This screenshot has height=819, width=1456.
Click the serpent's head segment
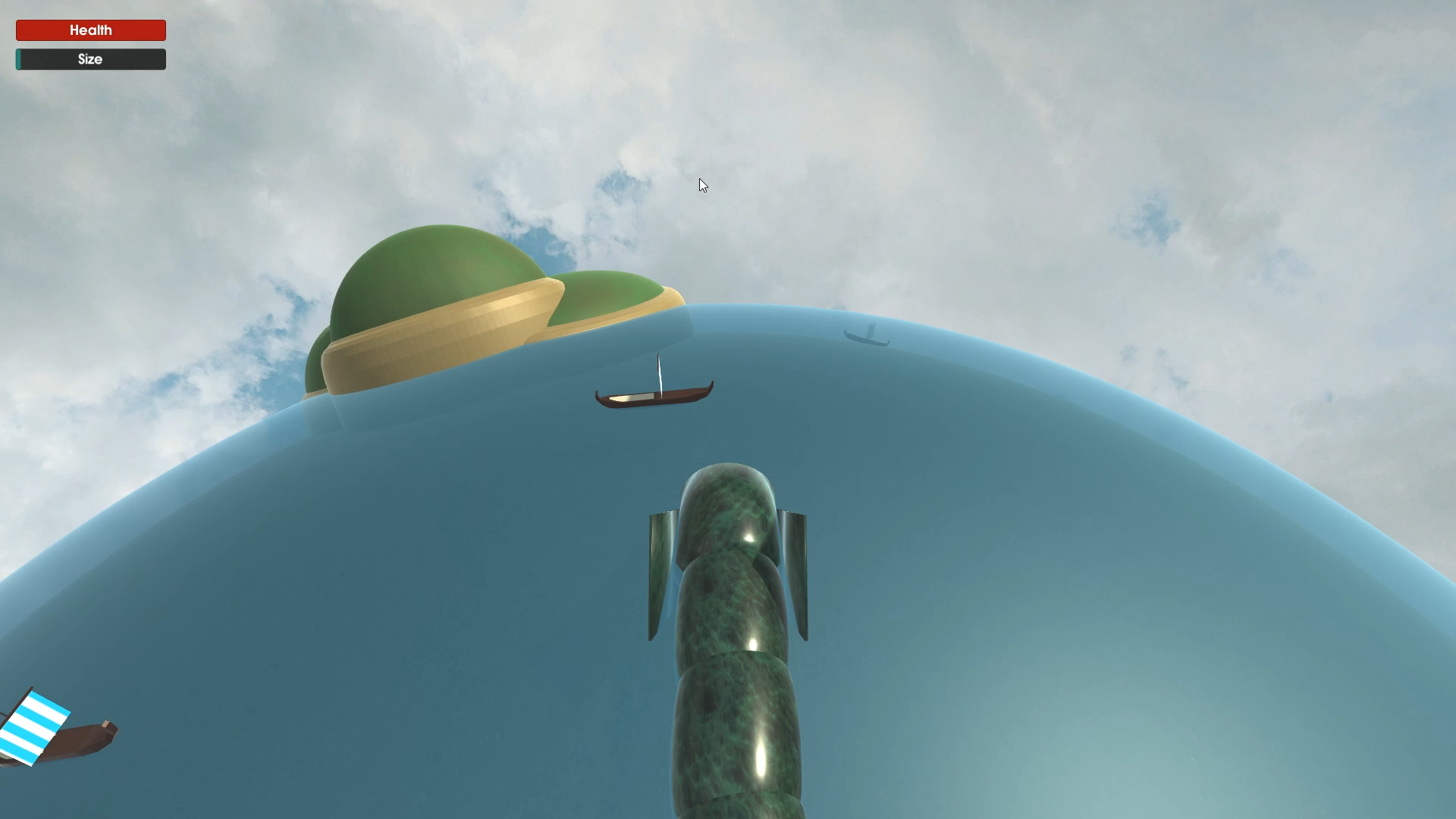728,508
